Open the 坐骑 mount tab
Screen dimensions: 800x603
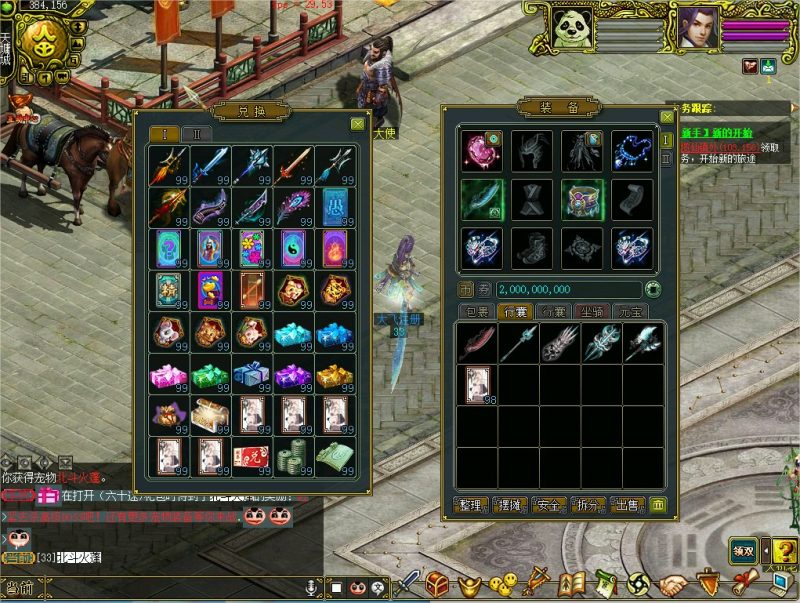click(x=592, y=312)
